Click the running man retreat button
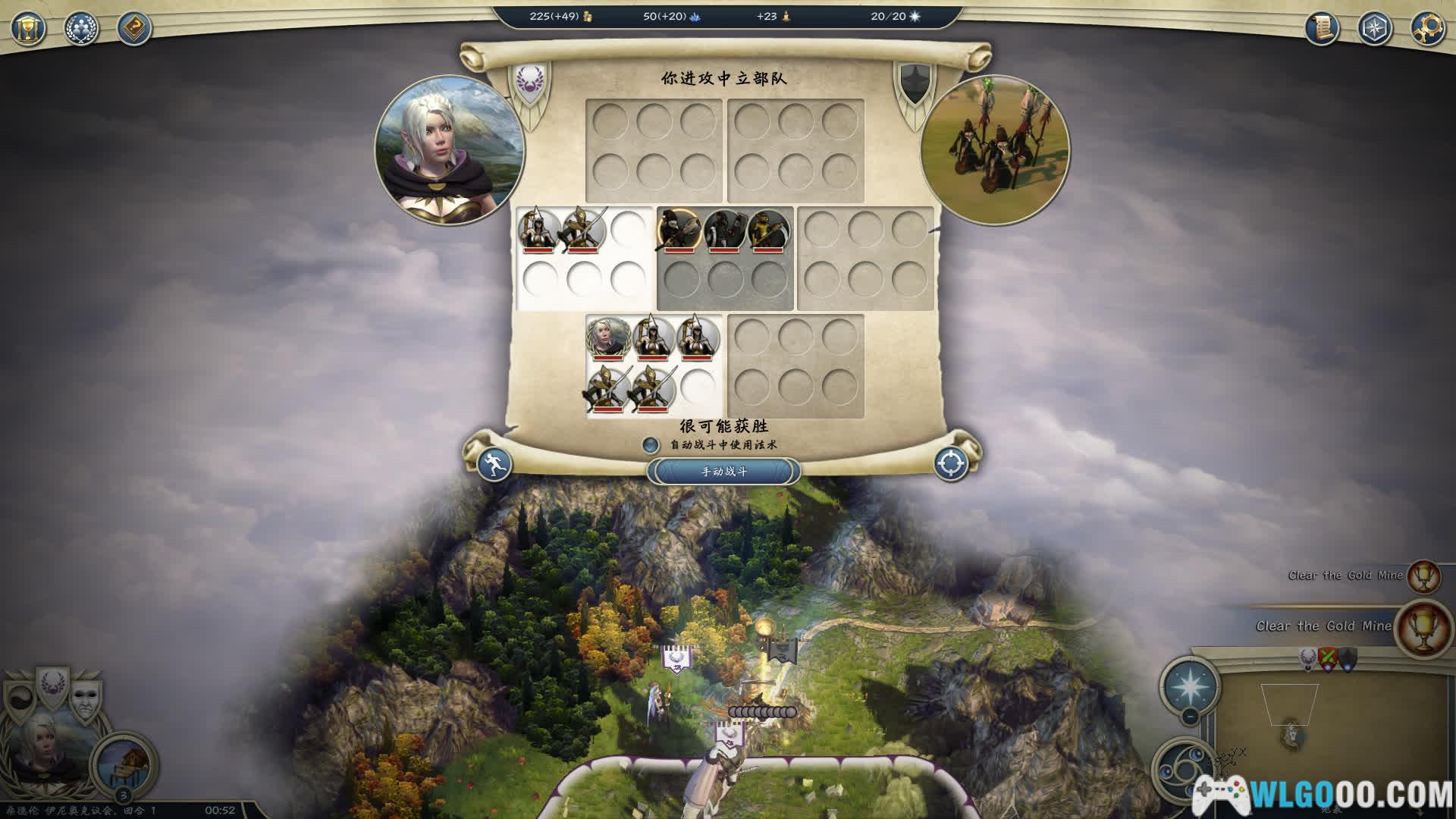Image resolution: width=1456 pixels, height=819 pixels. point(494,463)
